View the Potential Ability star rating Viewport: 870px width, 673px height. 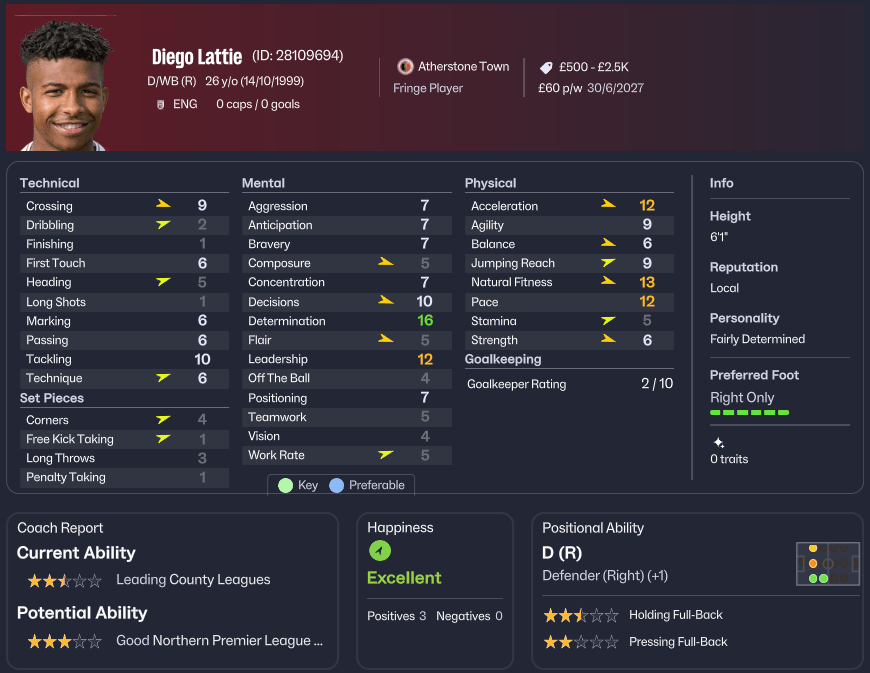(x=64, y=641)
